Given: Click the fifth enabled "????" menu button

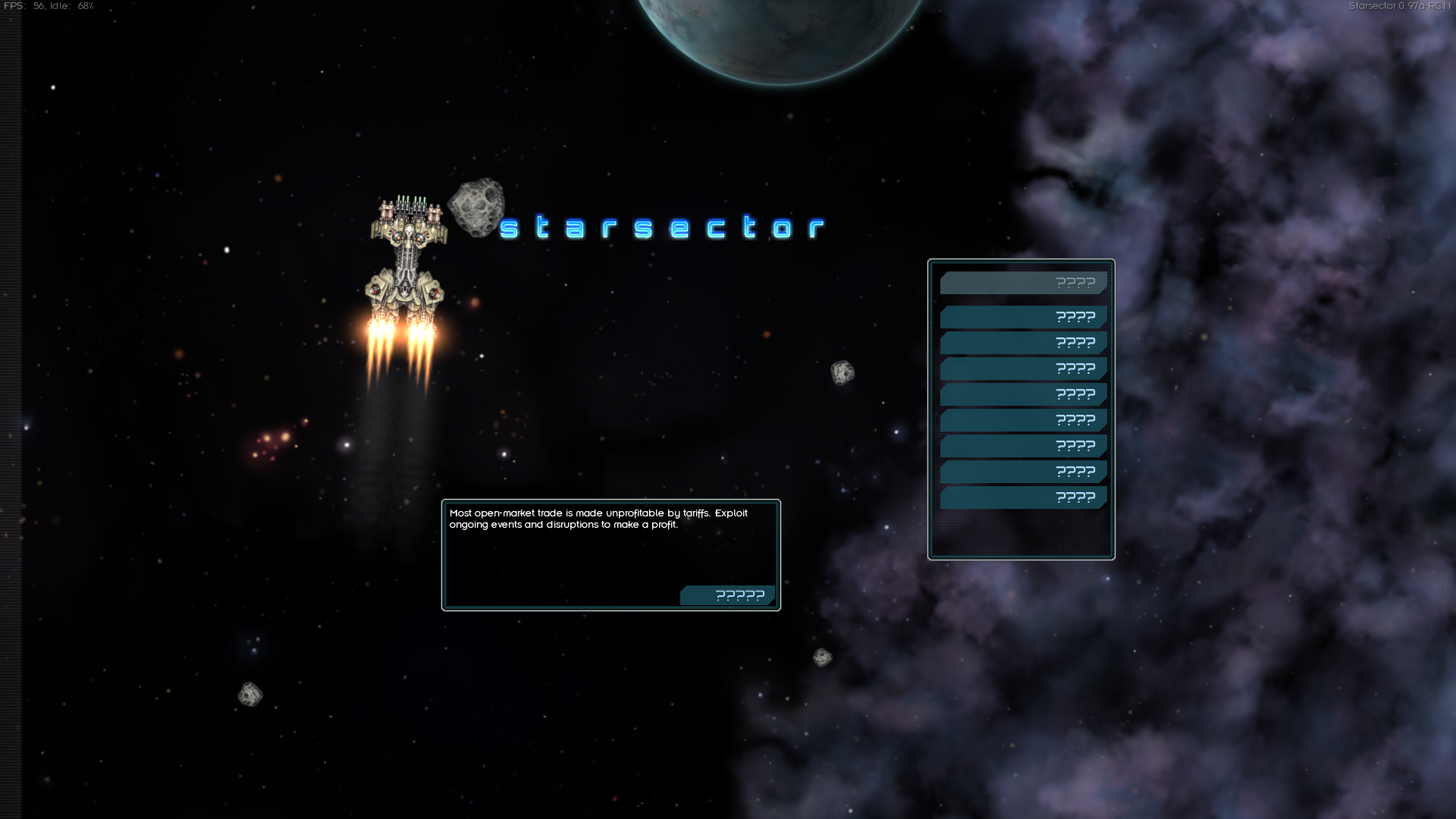Looking at the screenshot, I should coord(1023,419).
